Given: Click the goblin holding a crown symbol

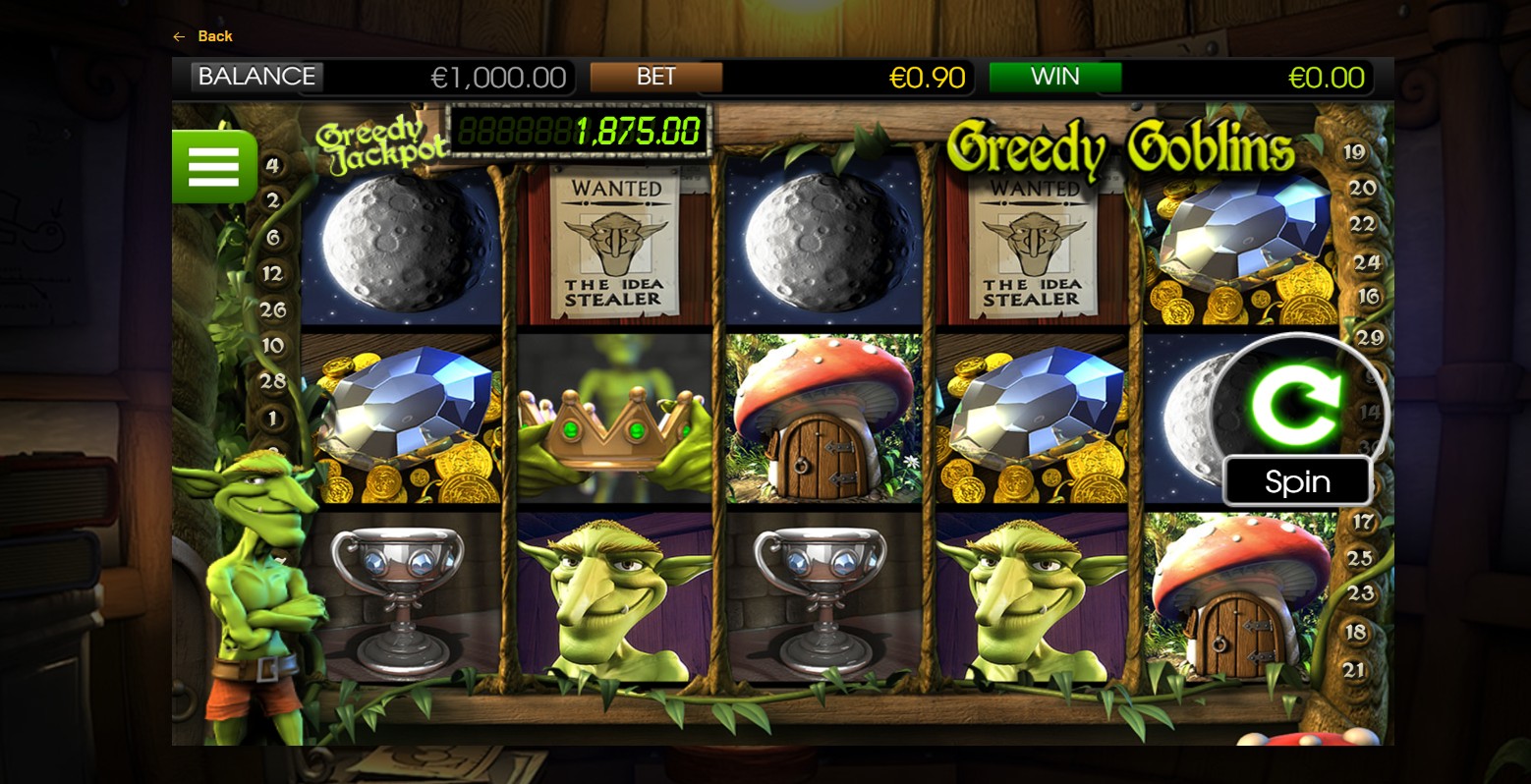Looking at the screenshot, I should [614, 422].
